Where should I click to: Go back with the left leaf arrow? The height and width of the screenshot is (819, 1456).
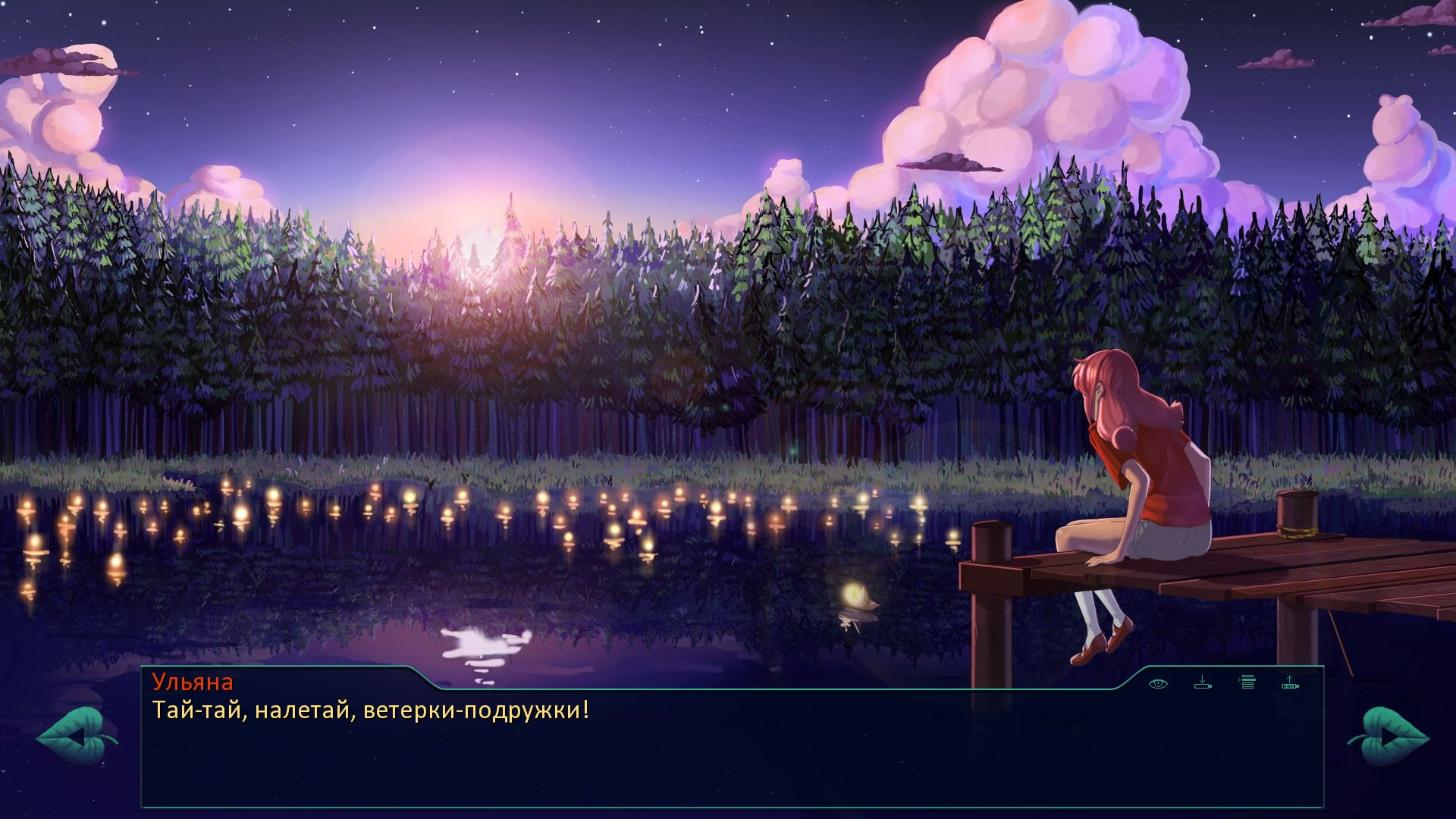[77, 736]
